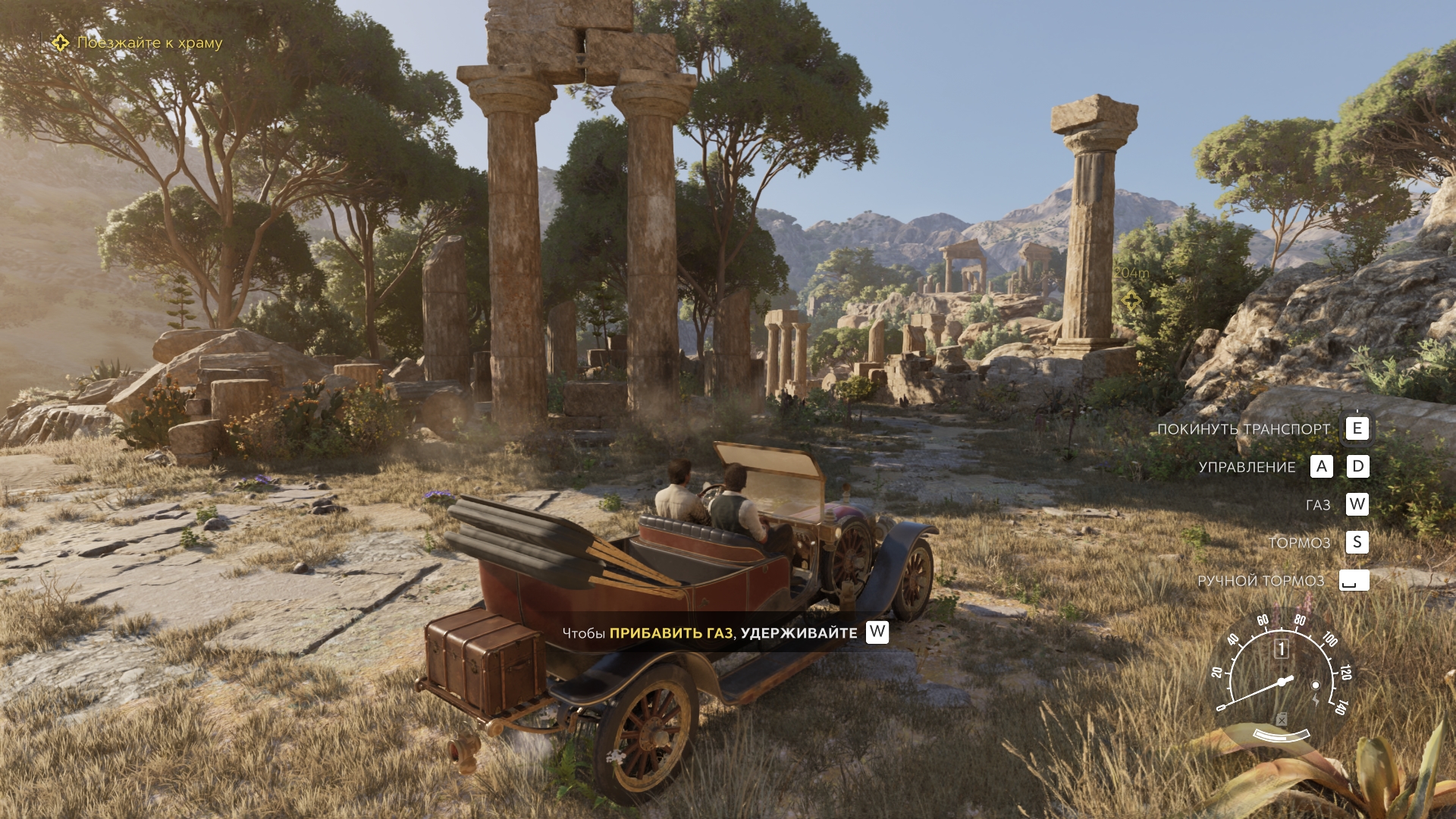Click the yellow waypoint marker showing 204m

pyautogui.click(x=1131, y=300)
